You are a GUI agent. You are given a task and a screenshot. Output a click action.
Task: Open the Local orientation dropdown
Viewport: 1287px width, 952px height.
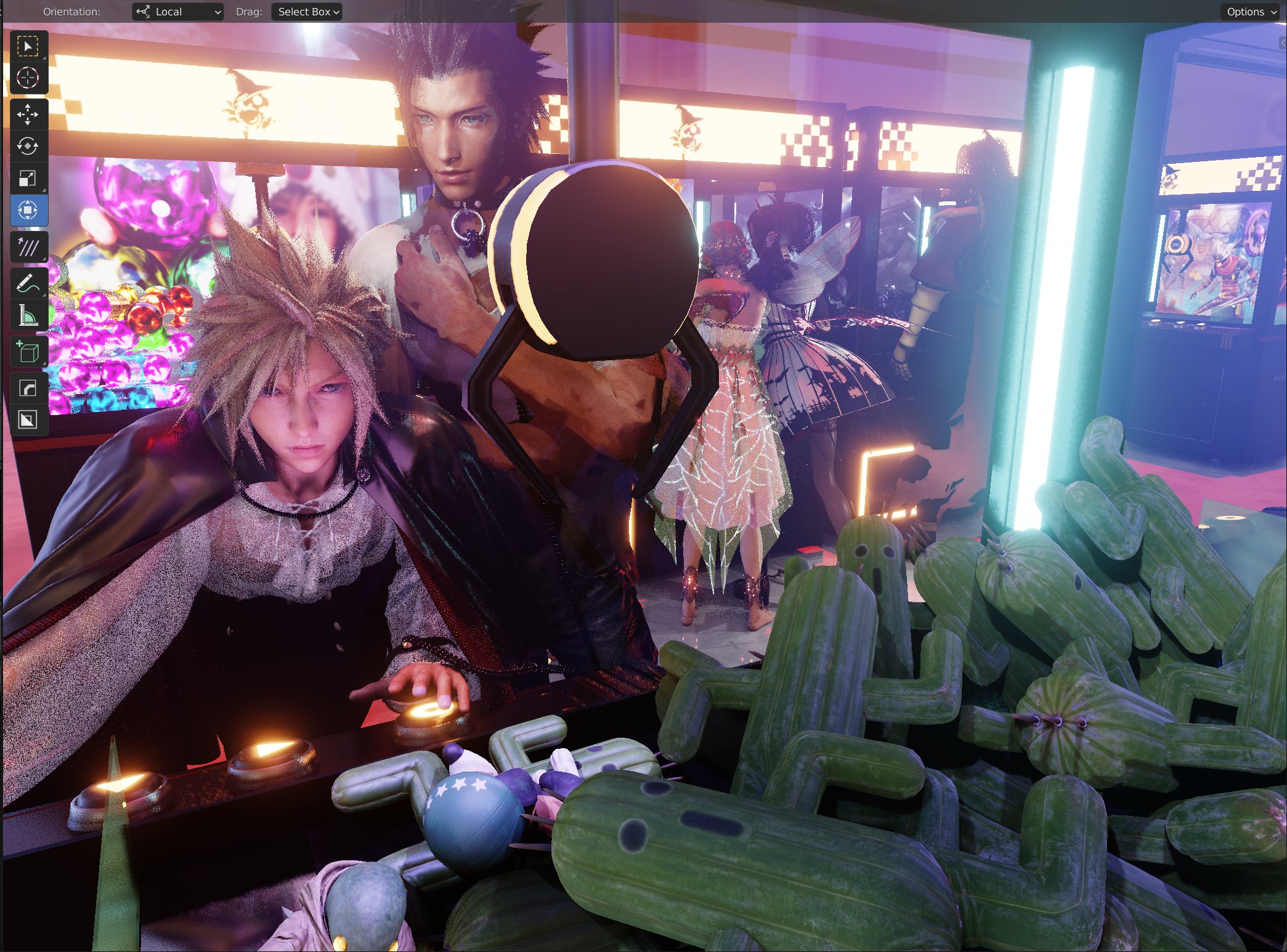[177, 11]
